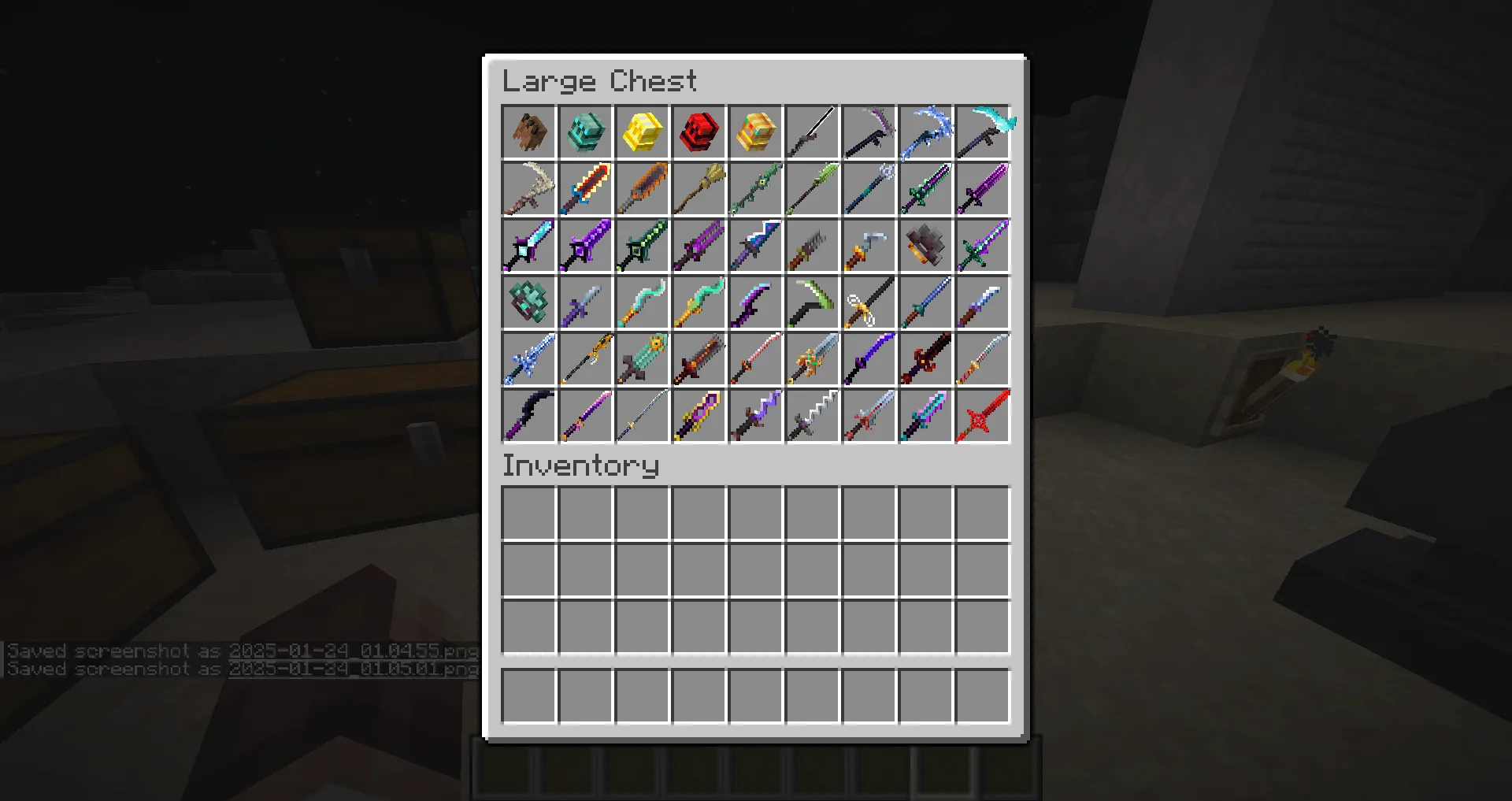Select the wooden broom
This screenshot has width=1512, height=801.
coord(698,188)
